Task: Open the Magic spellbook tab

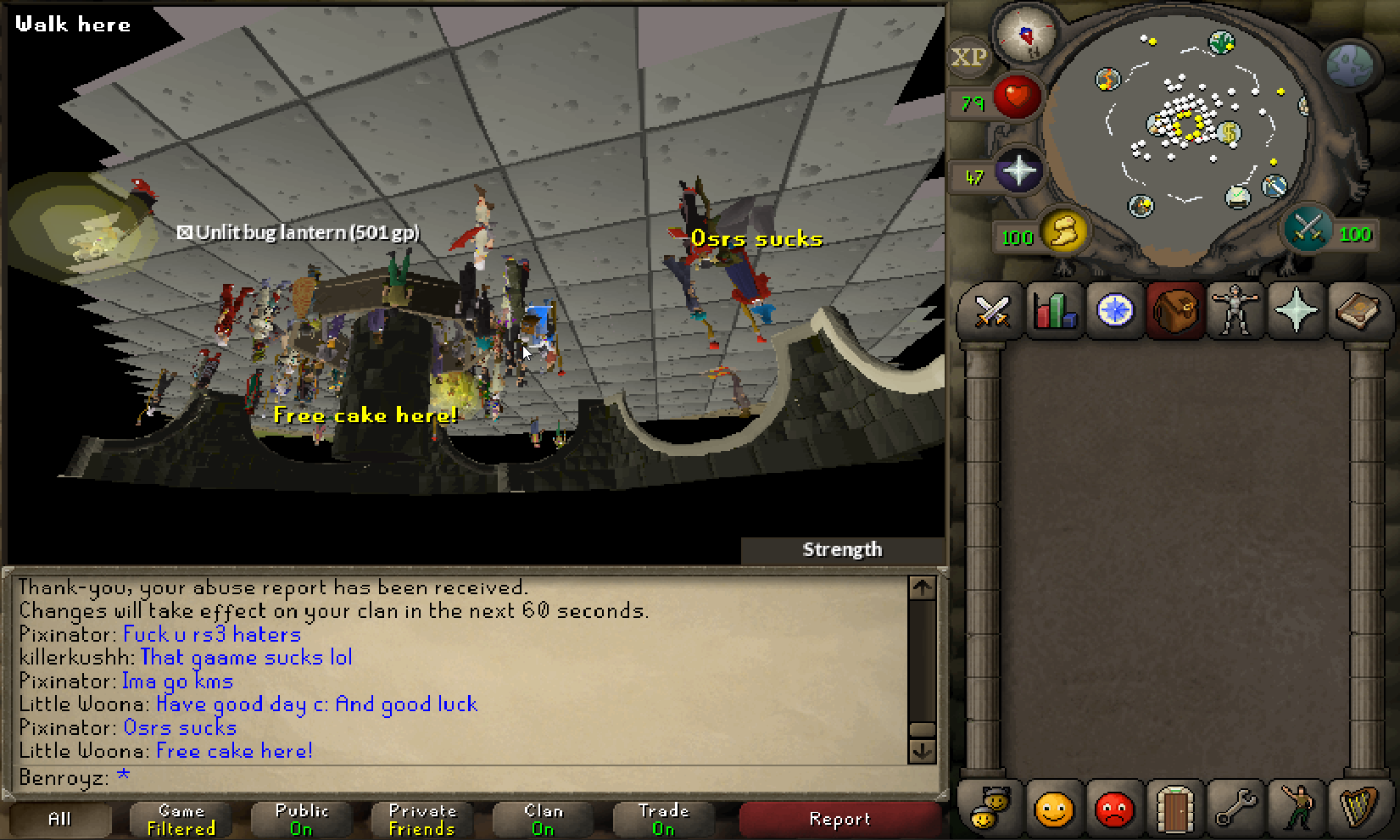Action: point(1357,311)
